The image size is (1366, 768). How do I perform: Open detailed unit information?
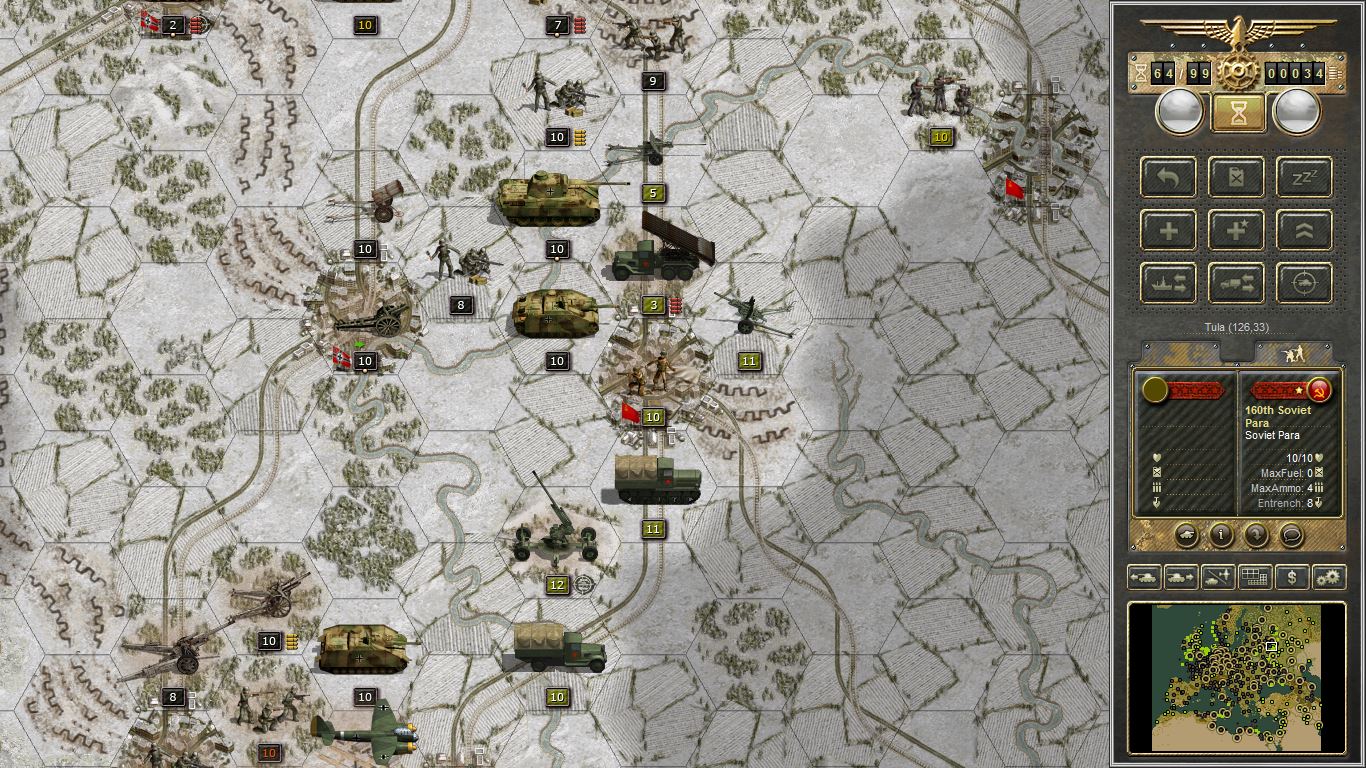point(1220,535)
